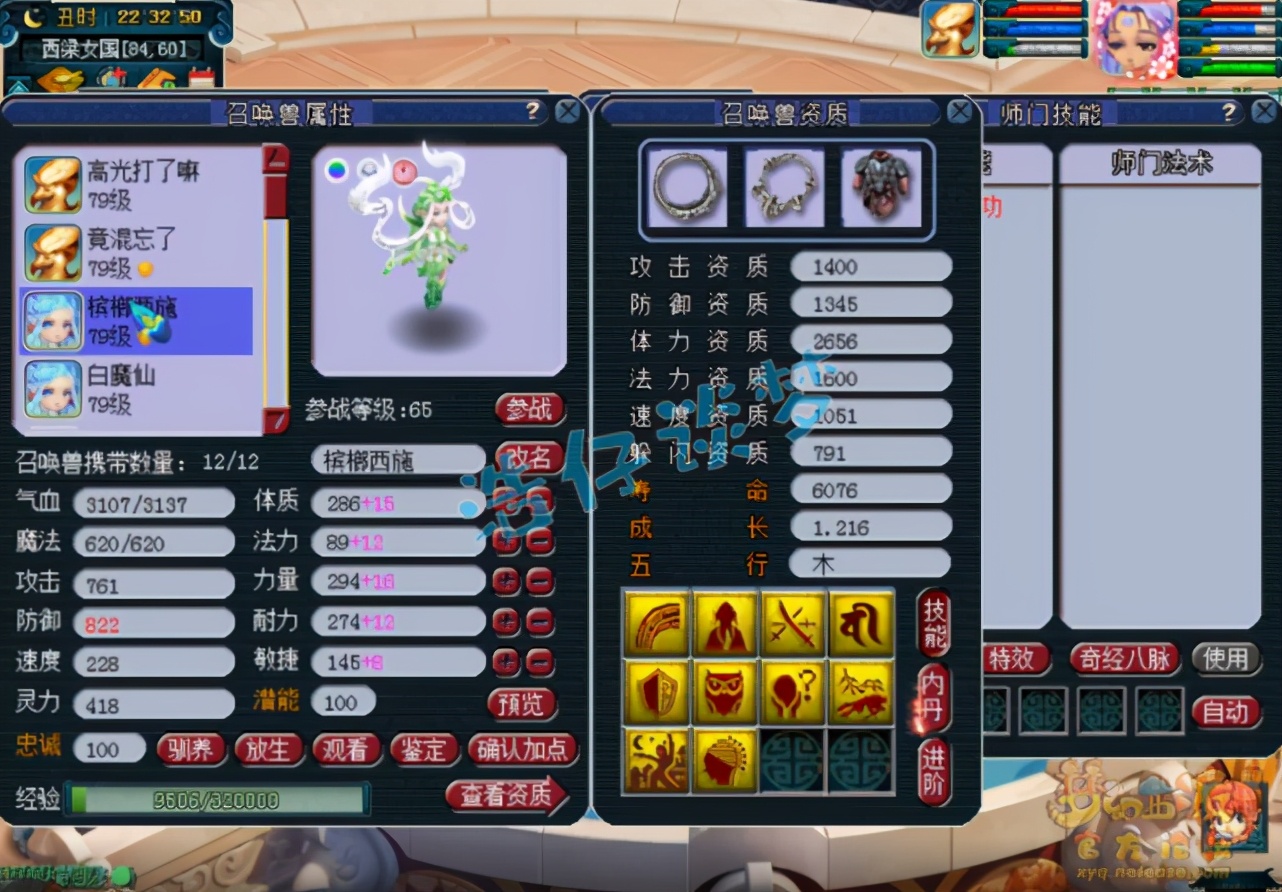The image size is (1282, 892).
Task: Click the robed-figure skill icon in top row
Action: point(725,626)
